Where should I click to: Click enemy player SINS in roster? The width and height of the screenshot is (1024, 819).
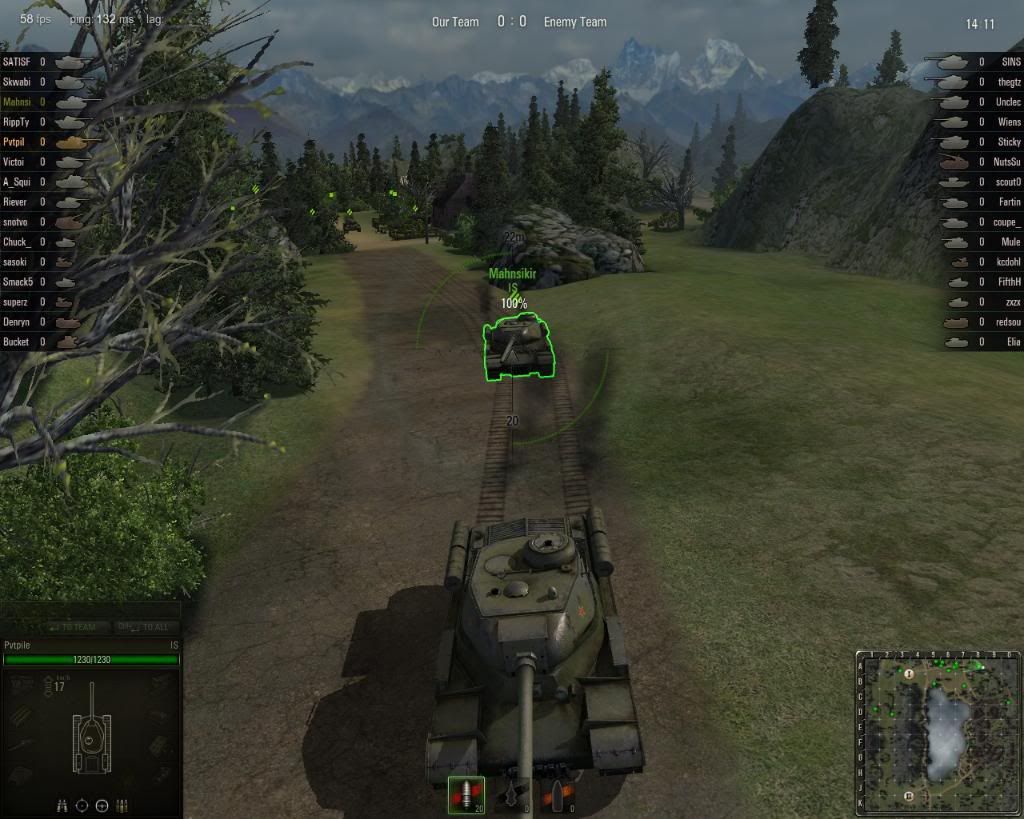(x=1010, y=62)
